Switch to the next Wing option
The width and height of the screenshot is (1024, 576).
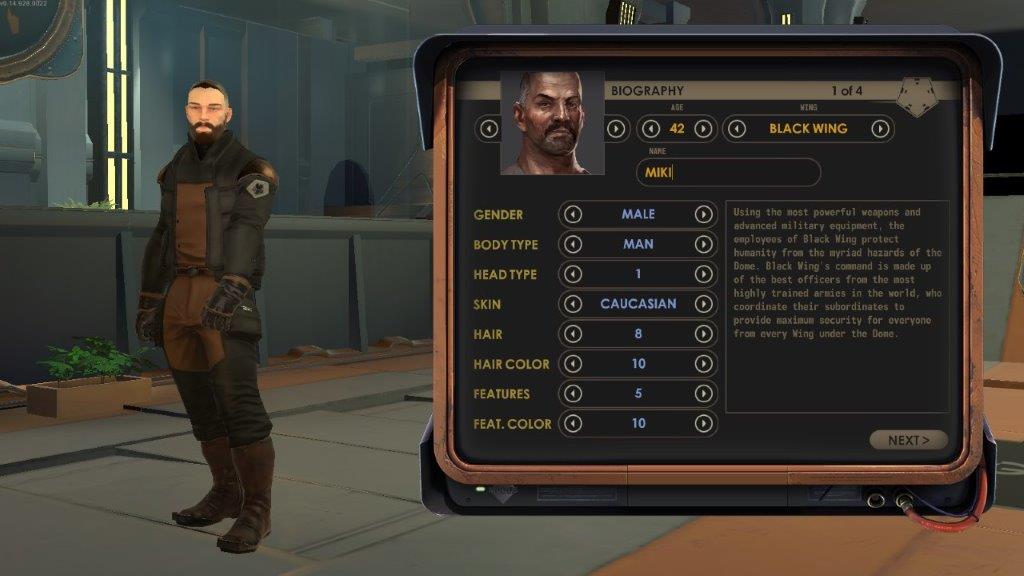880,128
